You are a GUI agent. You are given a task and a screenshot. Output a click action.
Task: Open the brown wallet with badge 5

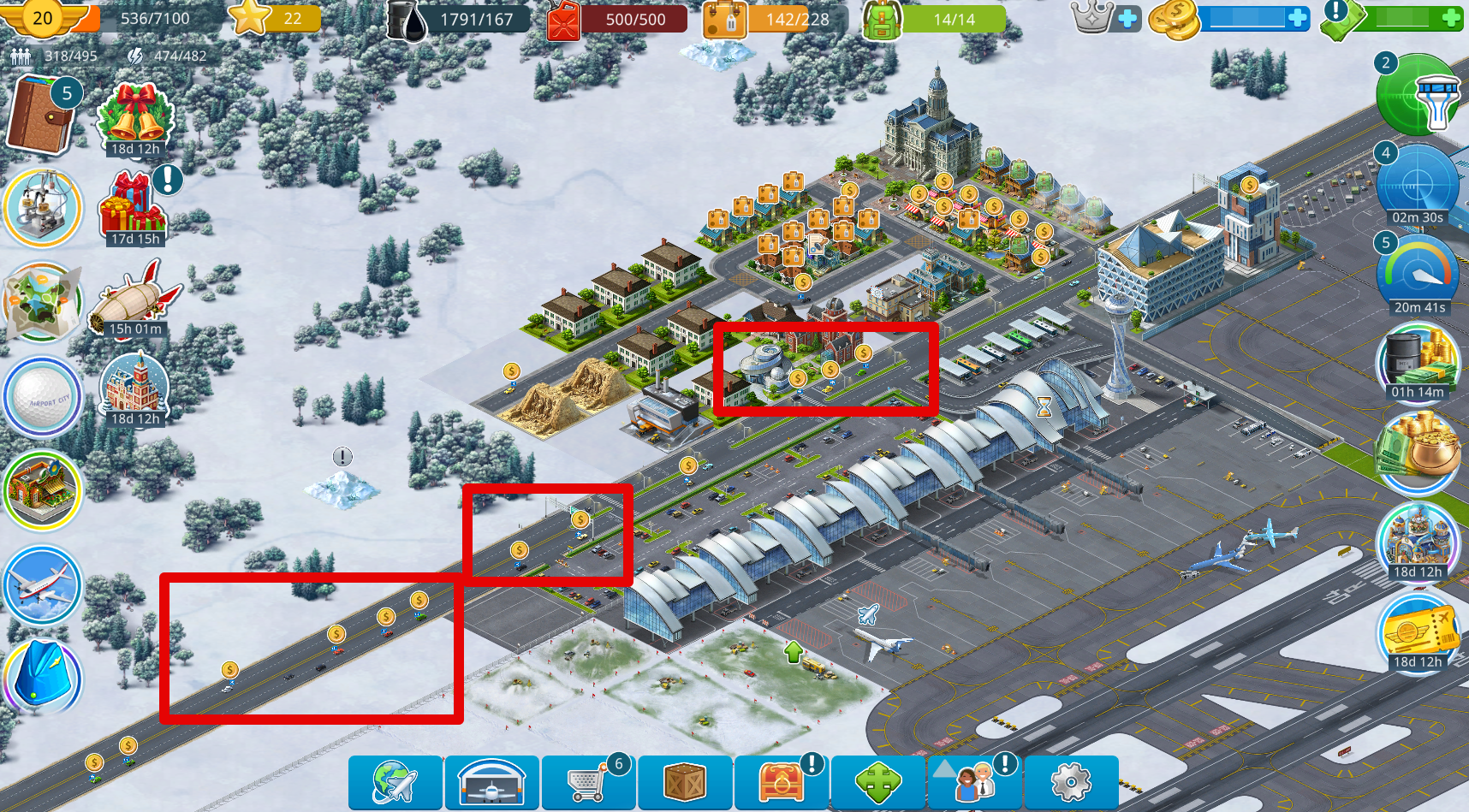point(41,116)
